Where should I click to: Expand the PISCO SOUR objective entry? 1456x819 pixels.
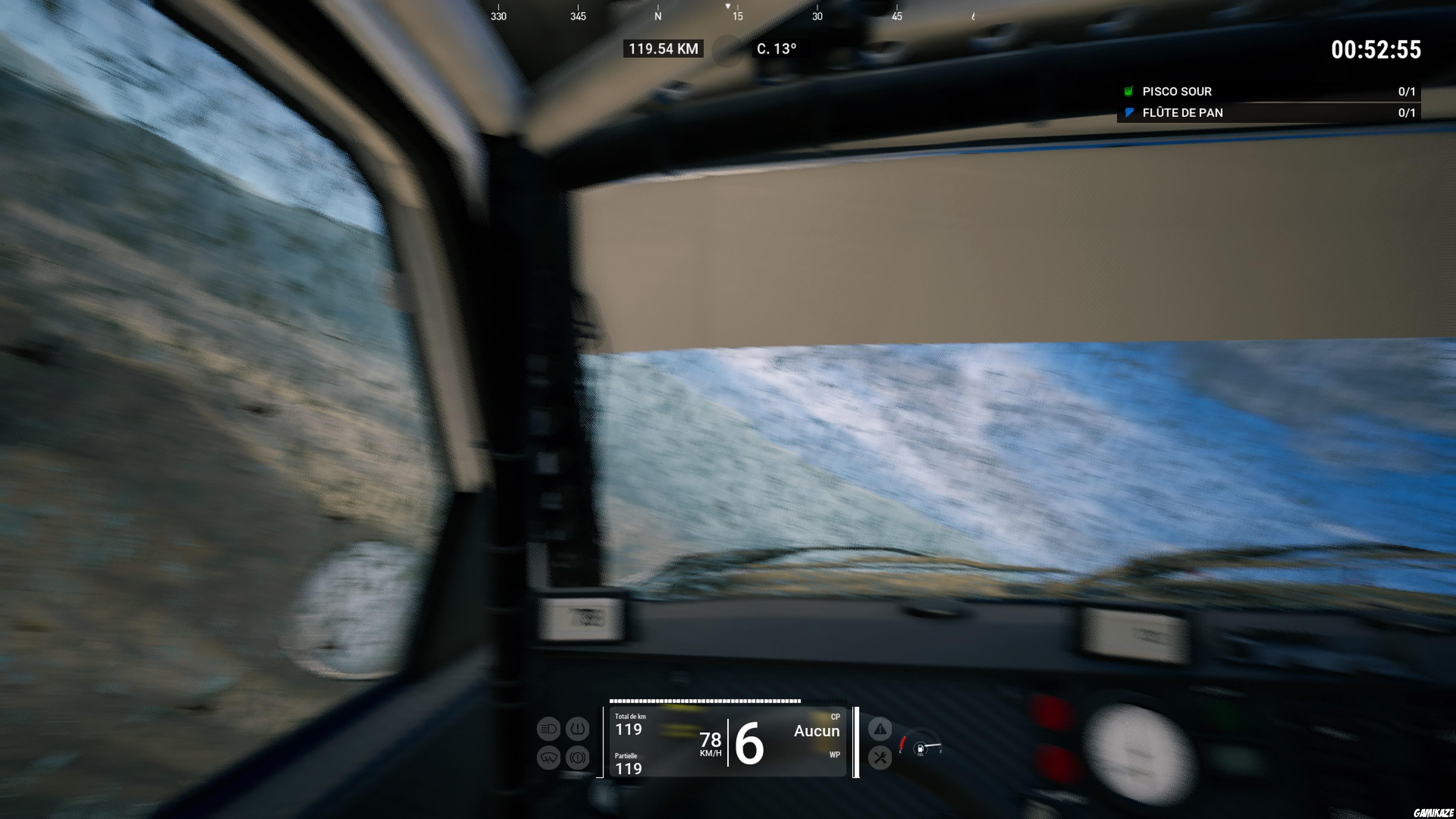pyautogui.click(x=1177, y=91)
